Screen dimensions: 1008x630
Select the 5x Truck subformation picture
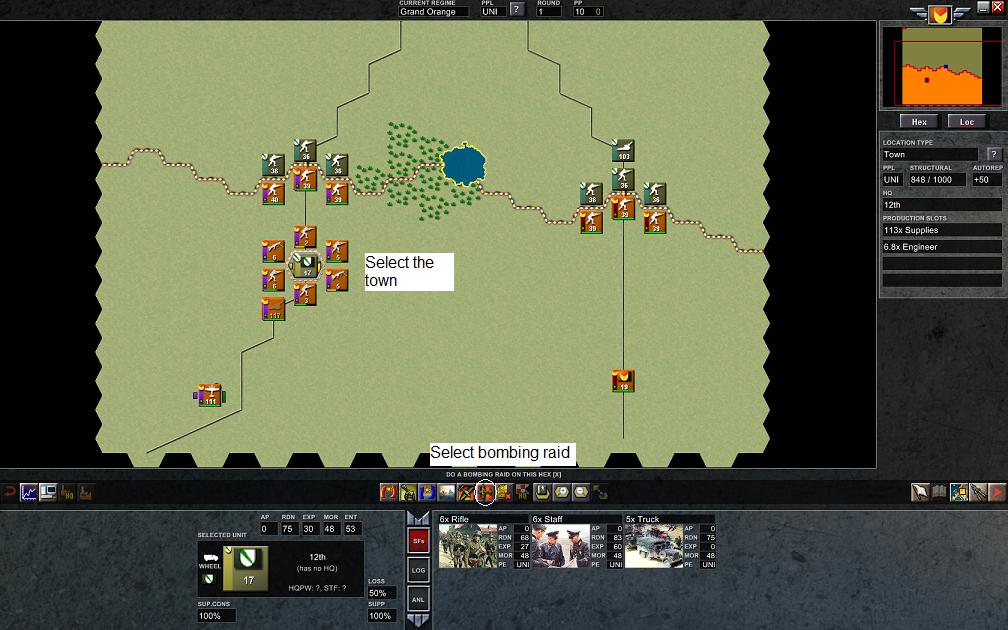click(654, 546)
